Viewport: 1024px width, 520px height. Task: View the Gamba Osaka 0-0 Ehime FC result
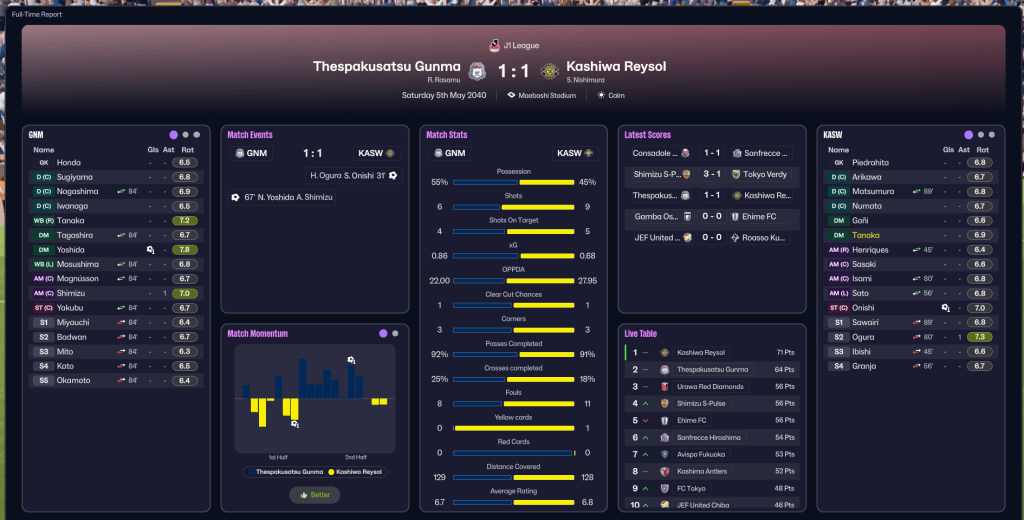(x=708, y=216)
